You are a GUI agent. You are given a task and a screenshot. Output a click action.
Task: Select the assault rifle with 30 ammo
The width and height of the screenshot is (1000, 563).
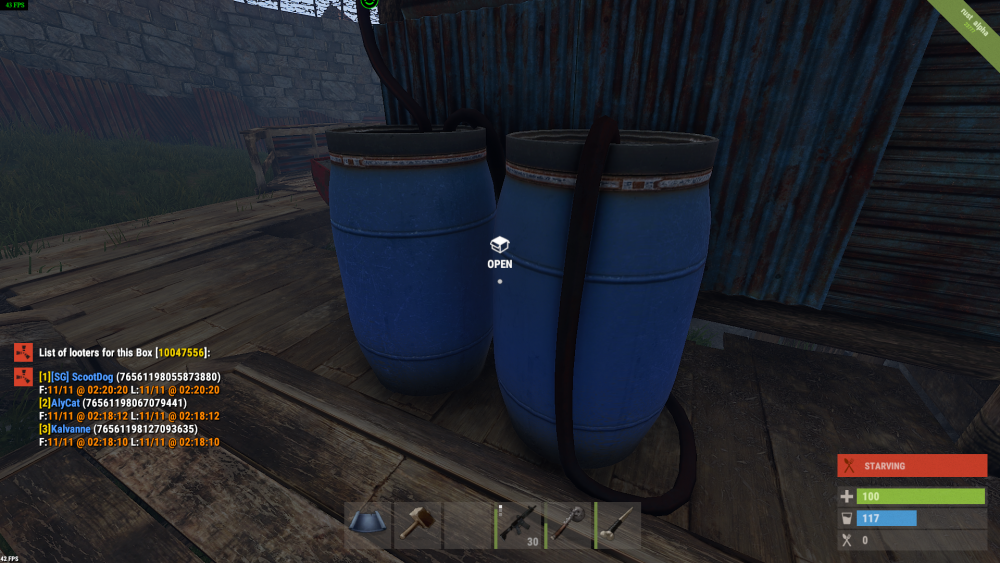click(x=519, y=524)
